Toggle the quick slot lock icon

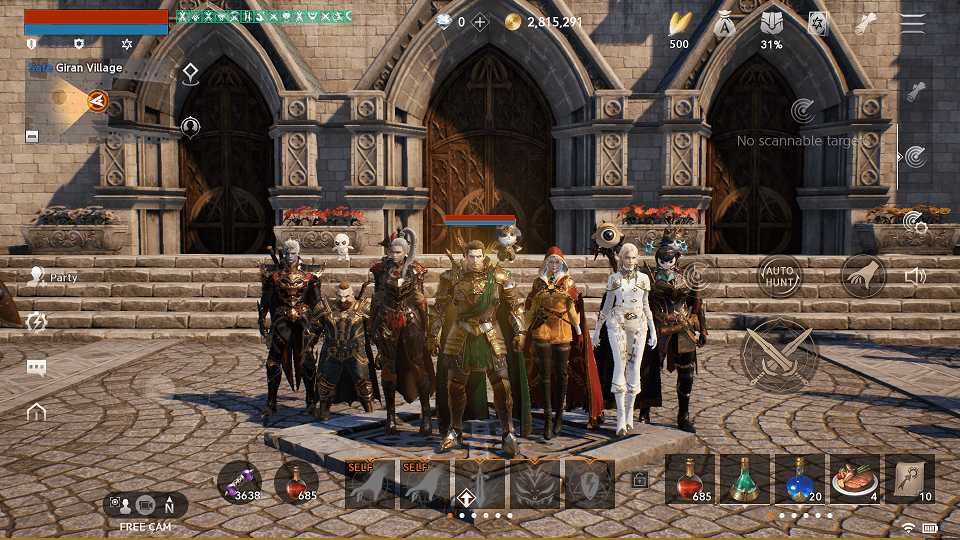pyautogui.click(x=640, y=480)
